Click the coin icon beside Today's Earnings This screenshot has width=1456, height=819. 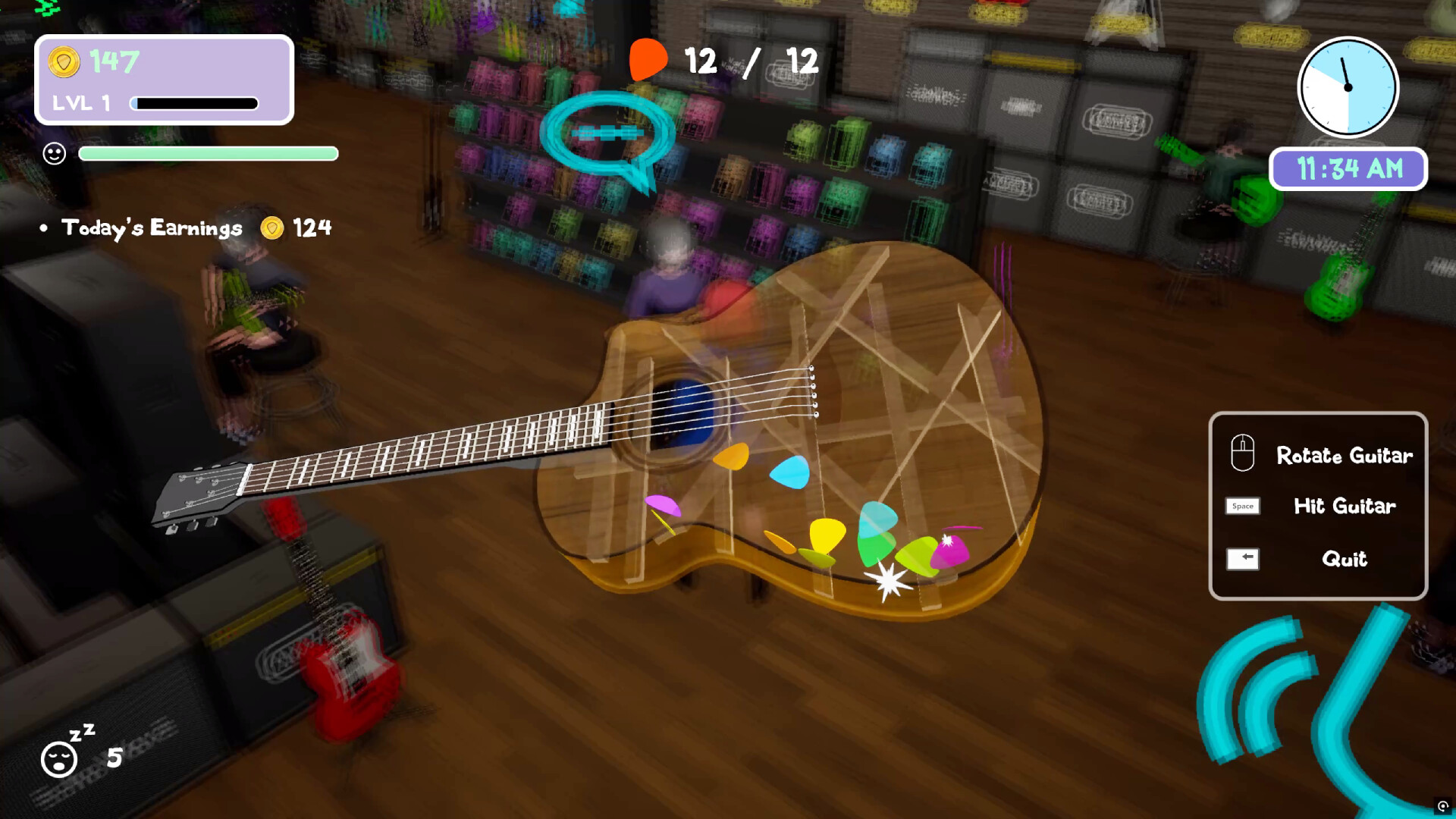point(270,227)
